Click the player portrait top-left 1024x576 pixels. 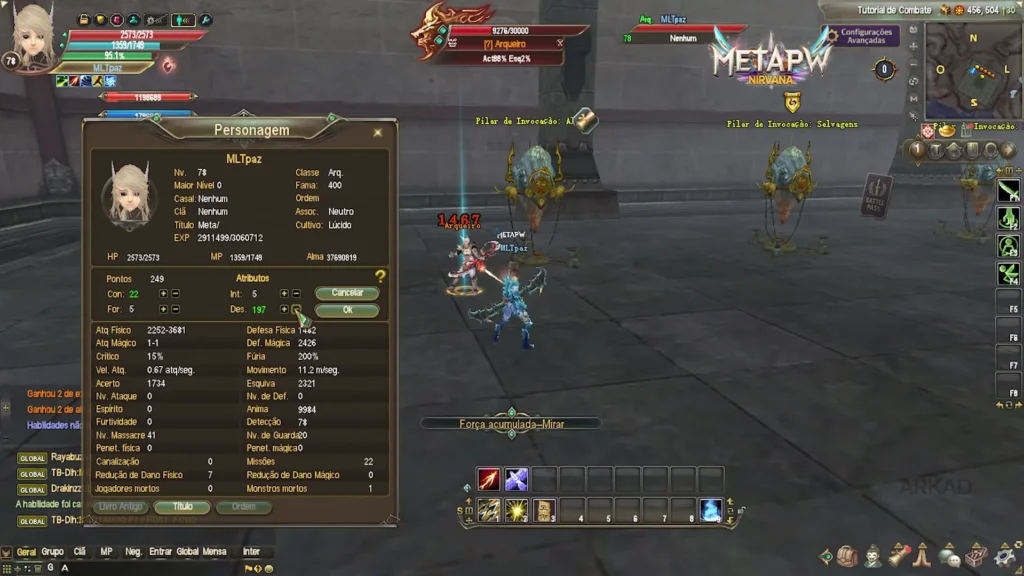point(32,37)
